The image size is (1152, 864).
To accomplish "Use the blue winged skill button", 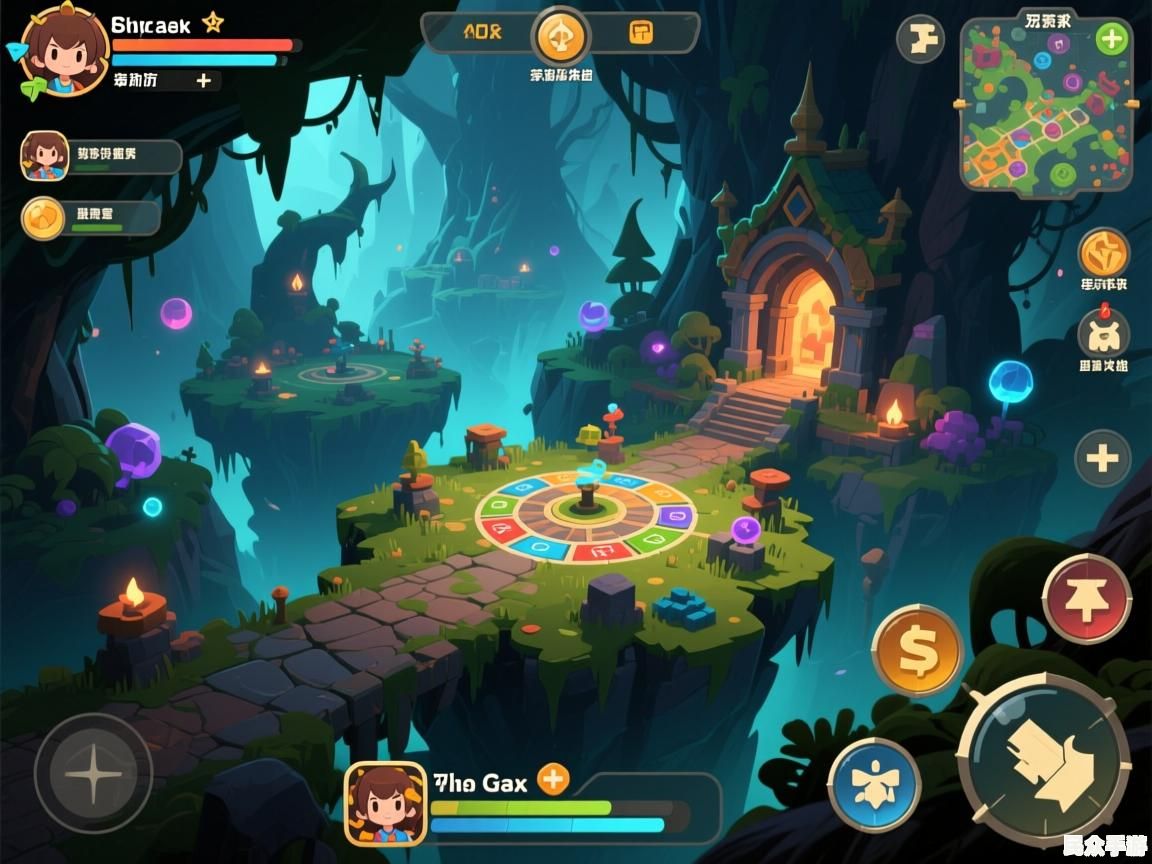I will pos(874,784).
